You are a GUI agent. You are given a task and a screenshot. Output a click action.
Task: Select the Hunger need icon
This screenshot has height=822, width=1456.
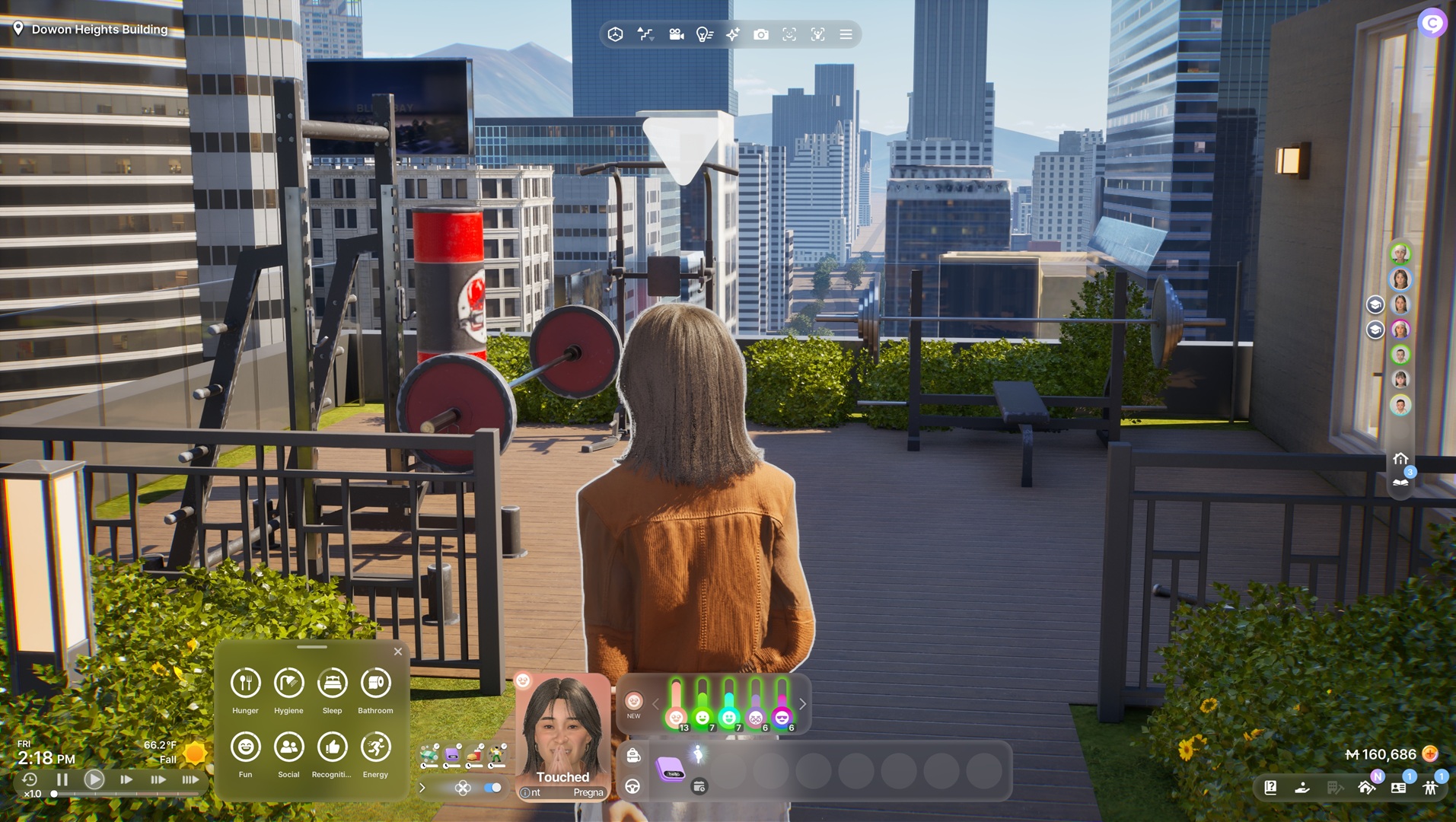click(245, 683)
